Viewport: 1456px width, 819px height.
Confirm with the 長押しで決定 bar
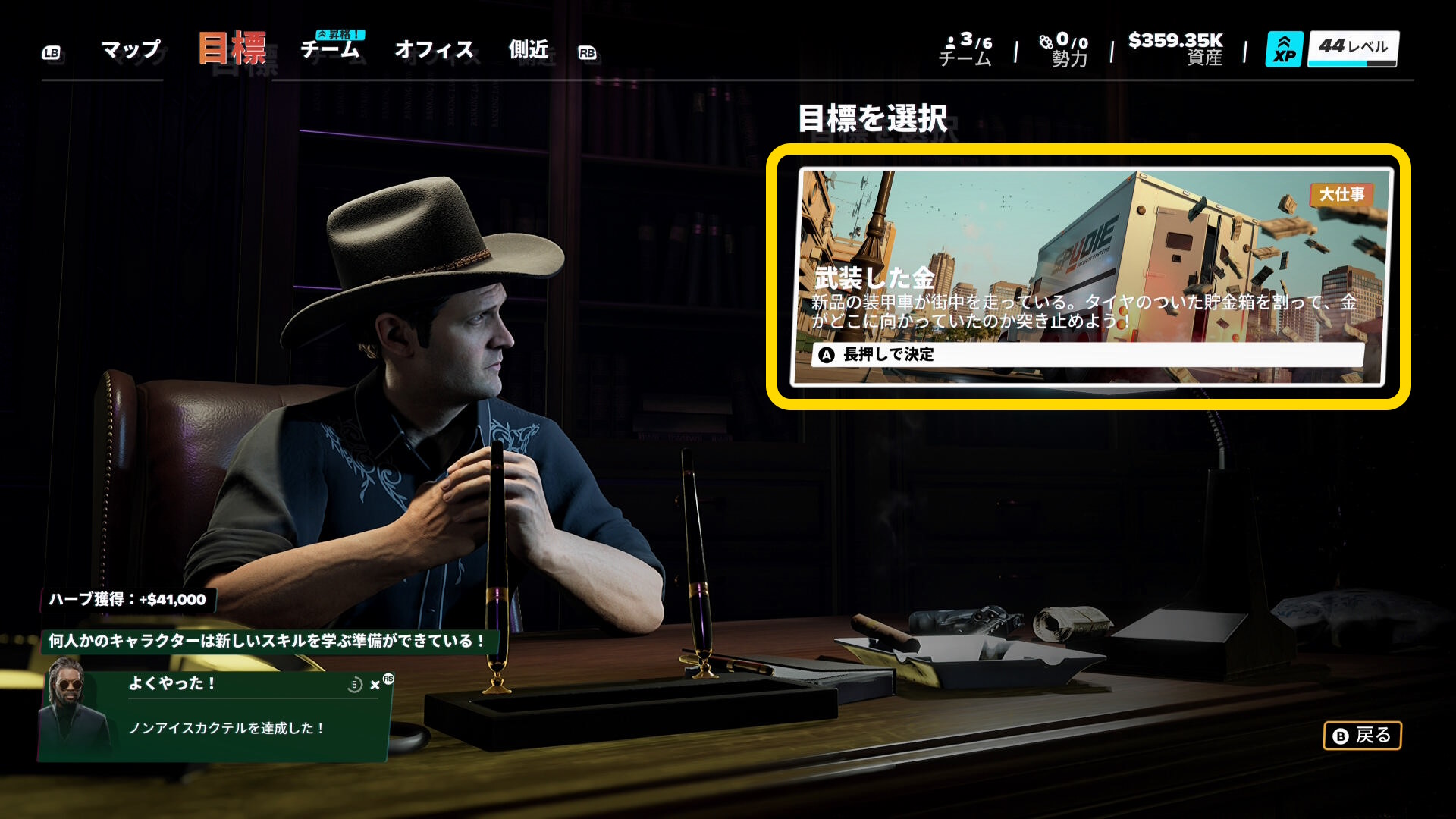tap(1087, 354)
